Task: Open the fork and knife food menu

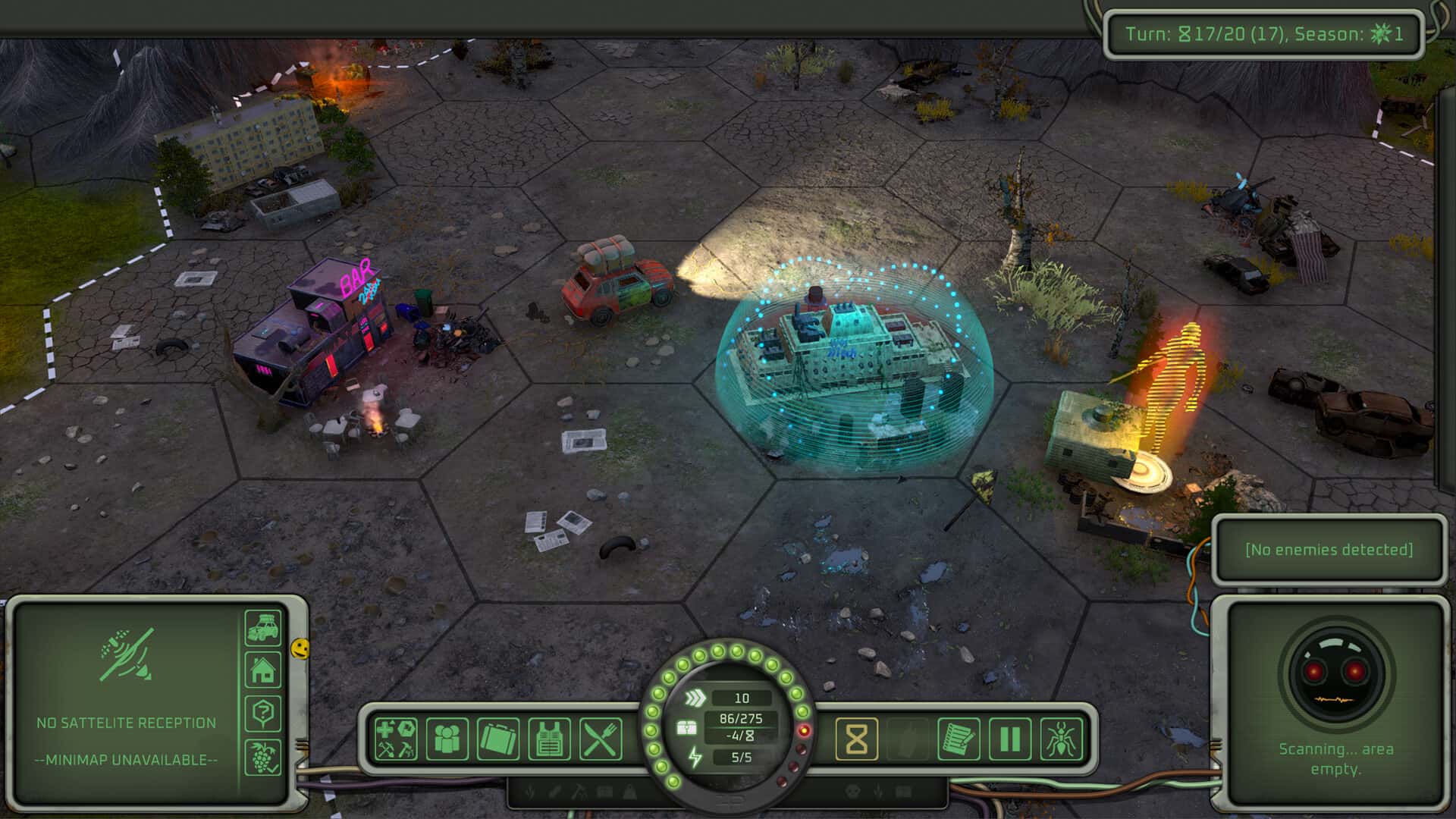Action: (601, 739)
